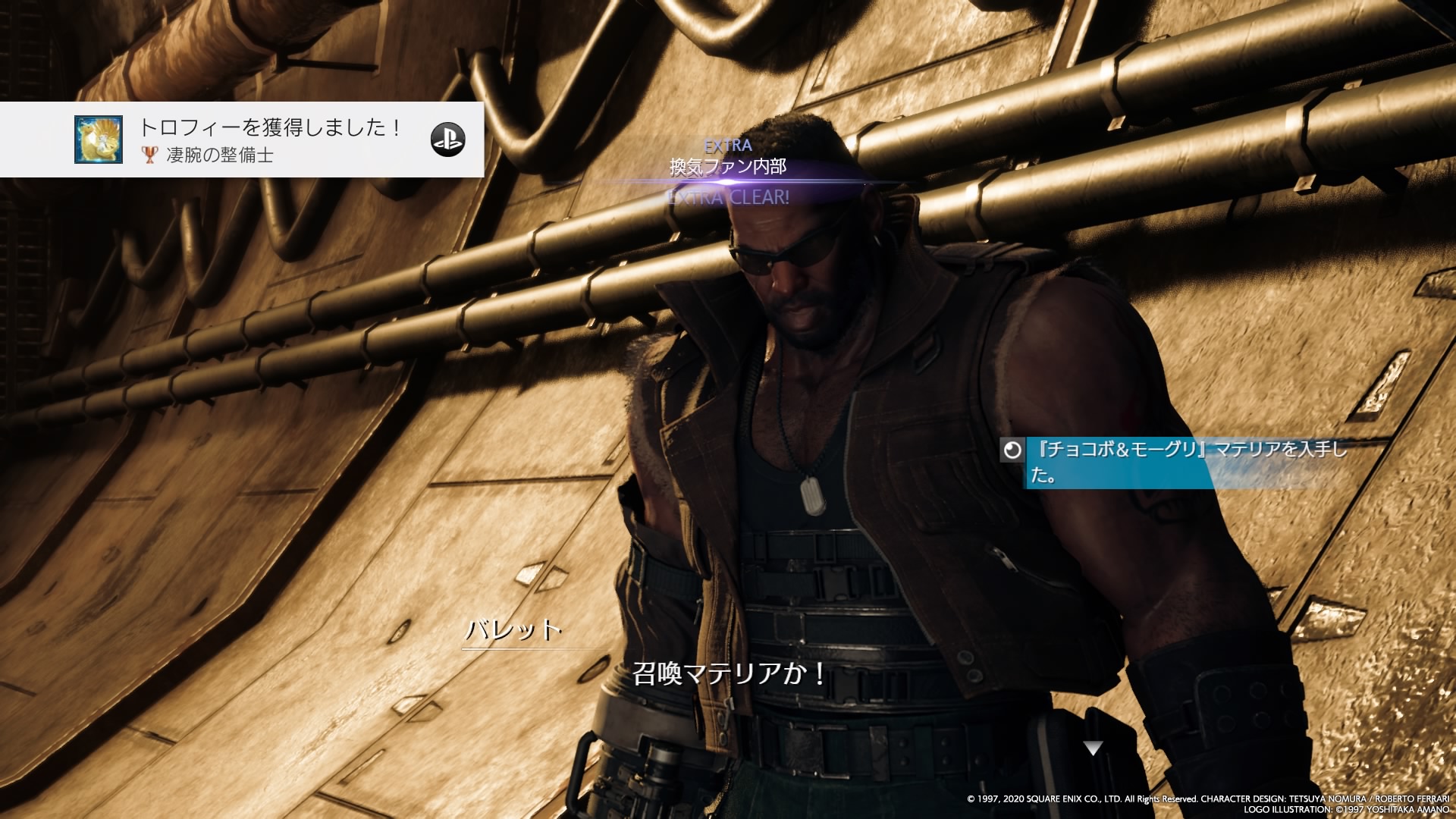Advance dialogue with the white down arrow
The width and height of the screenshot is (1456, 819).
[1093, 748]
